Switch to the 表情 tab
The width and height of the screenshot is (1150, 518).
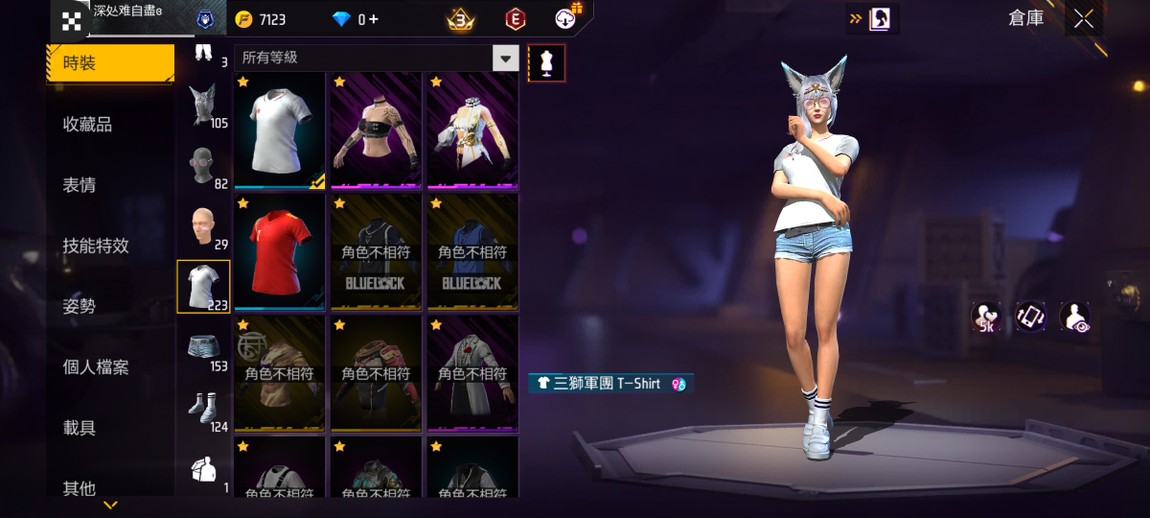(80, 185)
